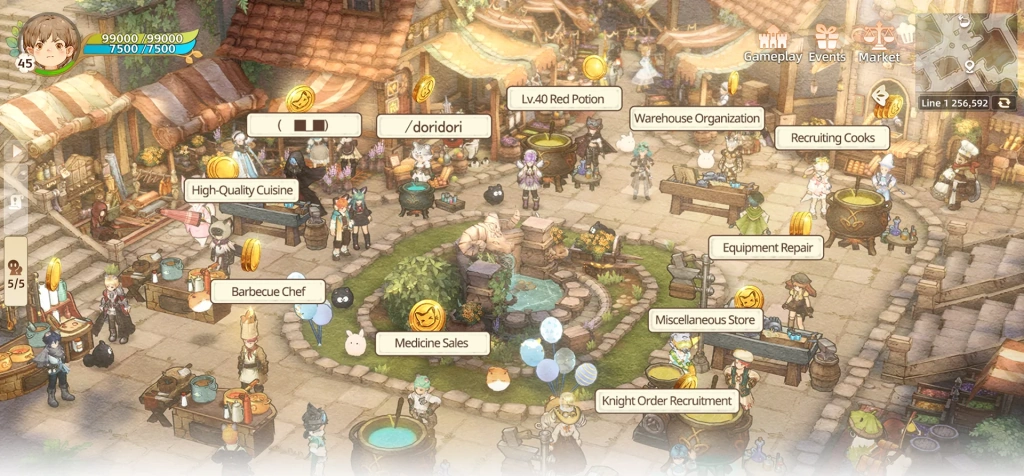Select the Knight Order Recruitment label
1024x476 pixels.
tap(667, 402)
